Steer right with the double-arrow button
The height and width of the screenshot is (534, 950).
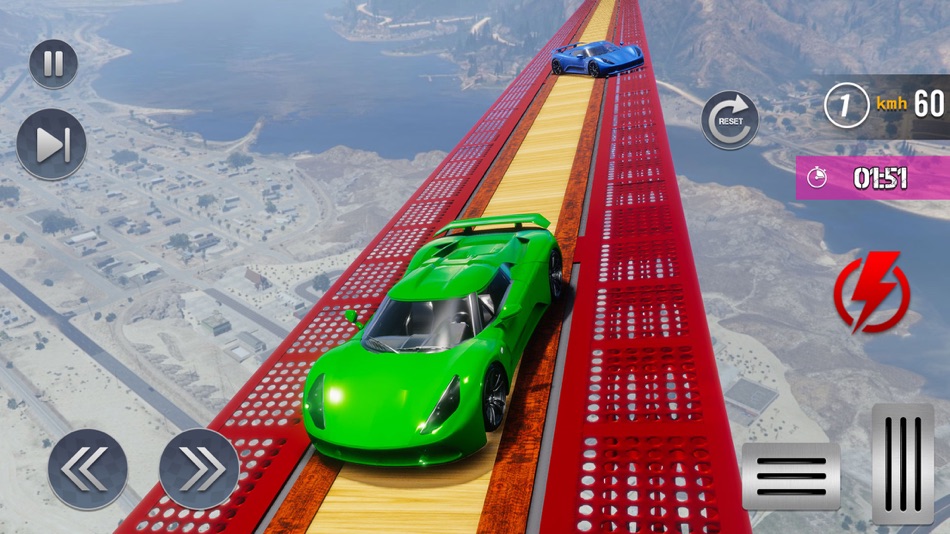tap(199, 468)
